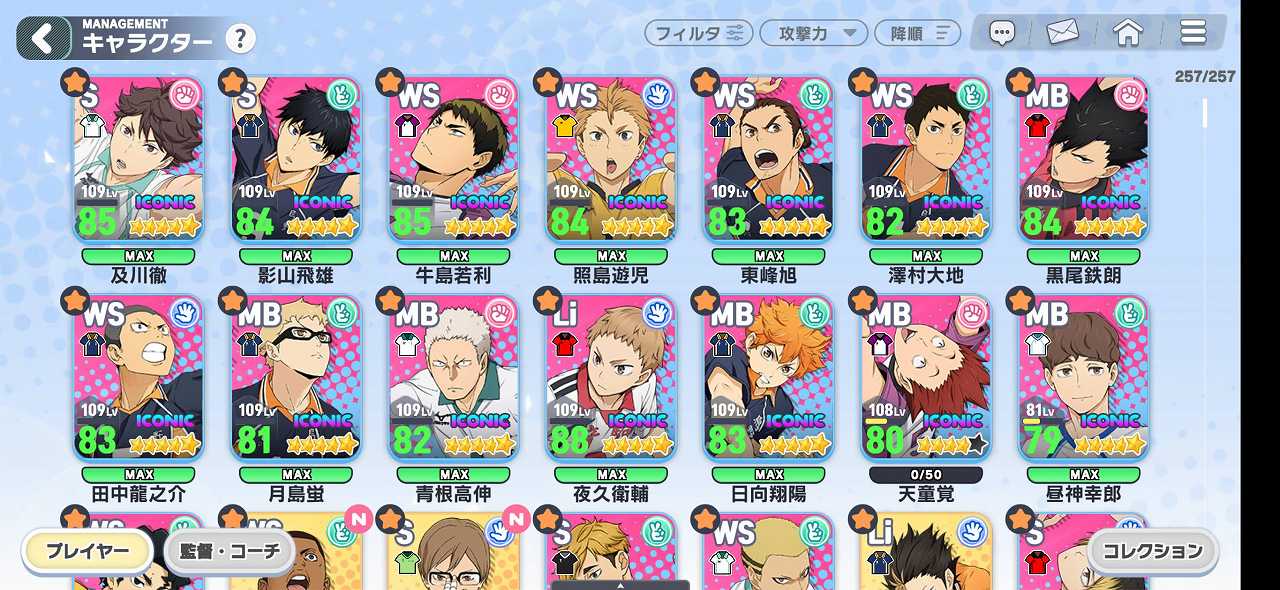The height and width of the screenshot is (590, 1280).
Task: Pick the 黒尾鉄朗 character card
Action: [x=1084, y=160]
